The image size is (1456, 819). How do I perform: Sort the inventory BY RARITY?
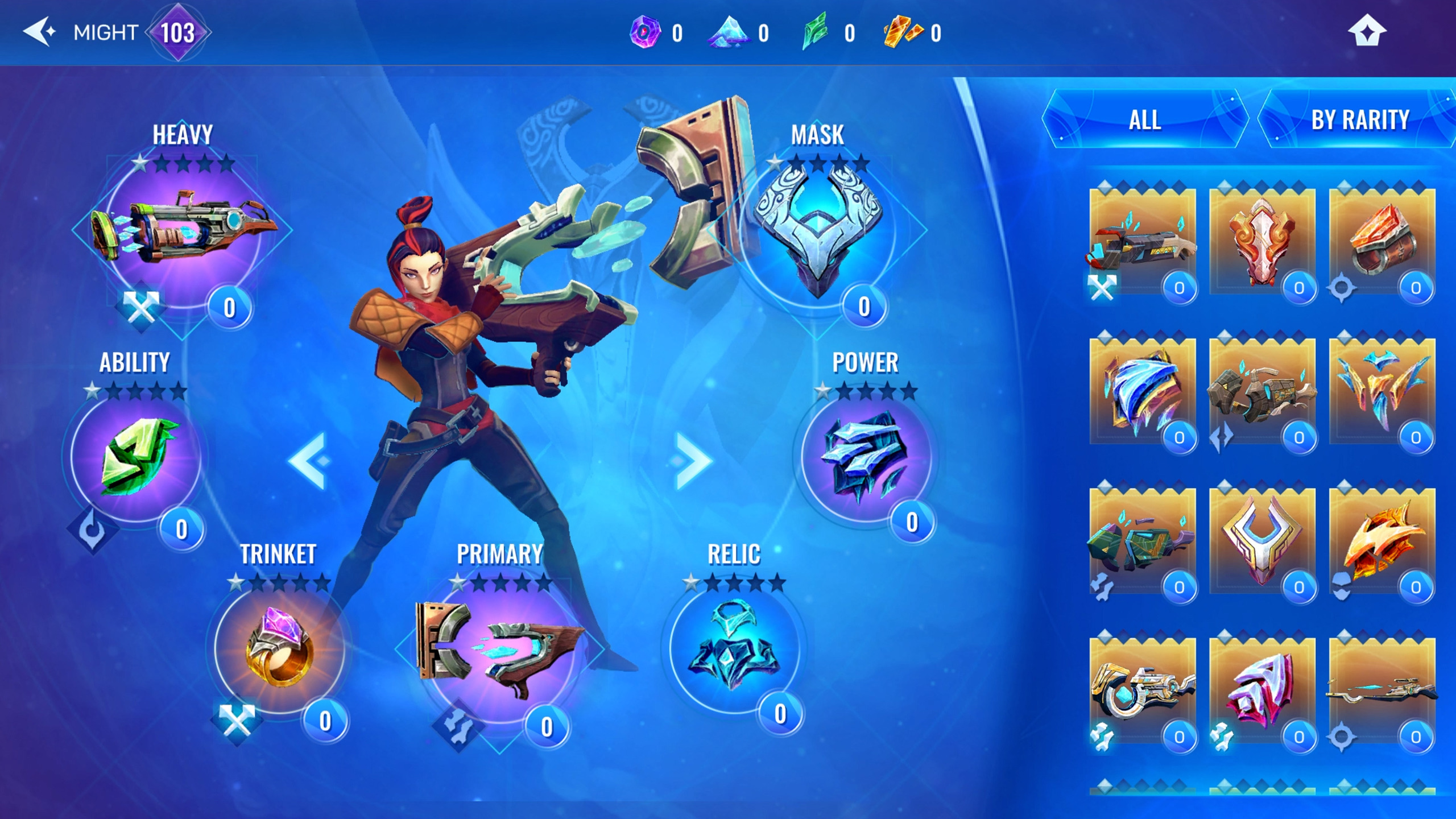click(1359, 120)
